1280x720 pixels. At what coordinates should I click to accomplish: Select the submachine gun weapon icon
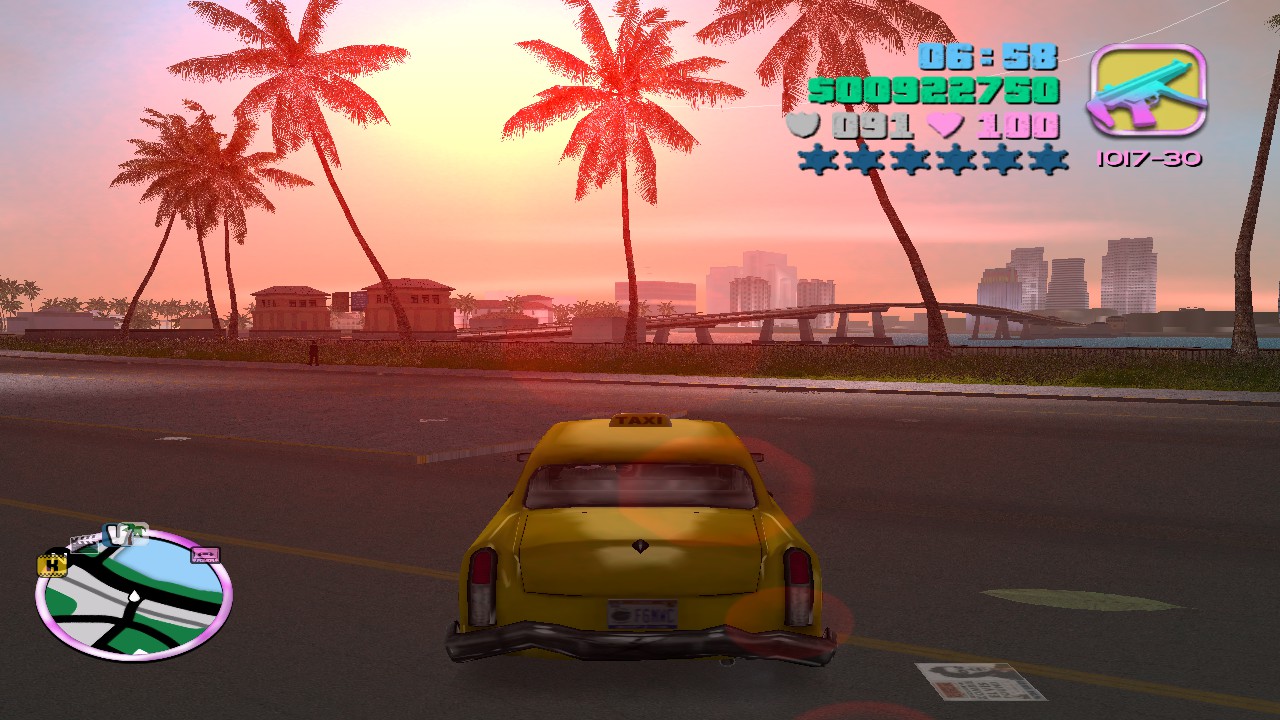1147,91
